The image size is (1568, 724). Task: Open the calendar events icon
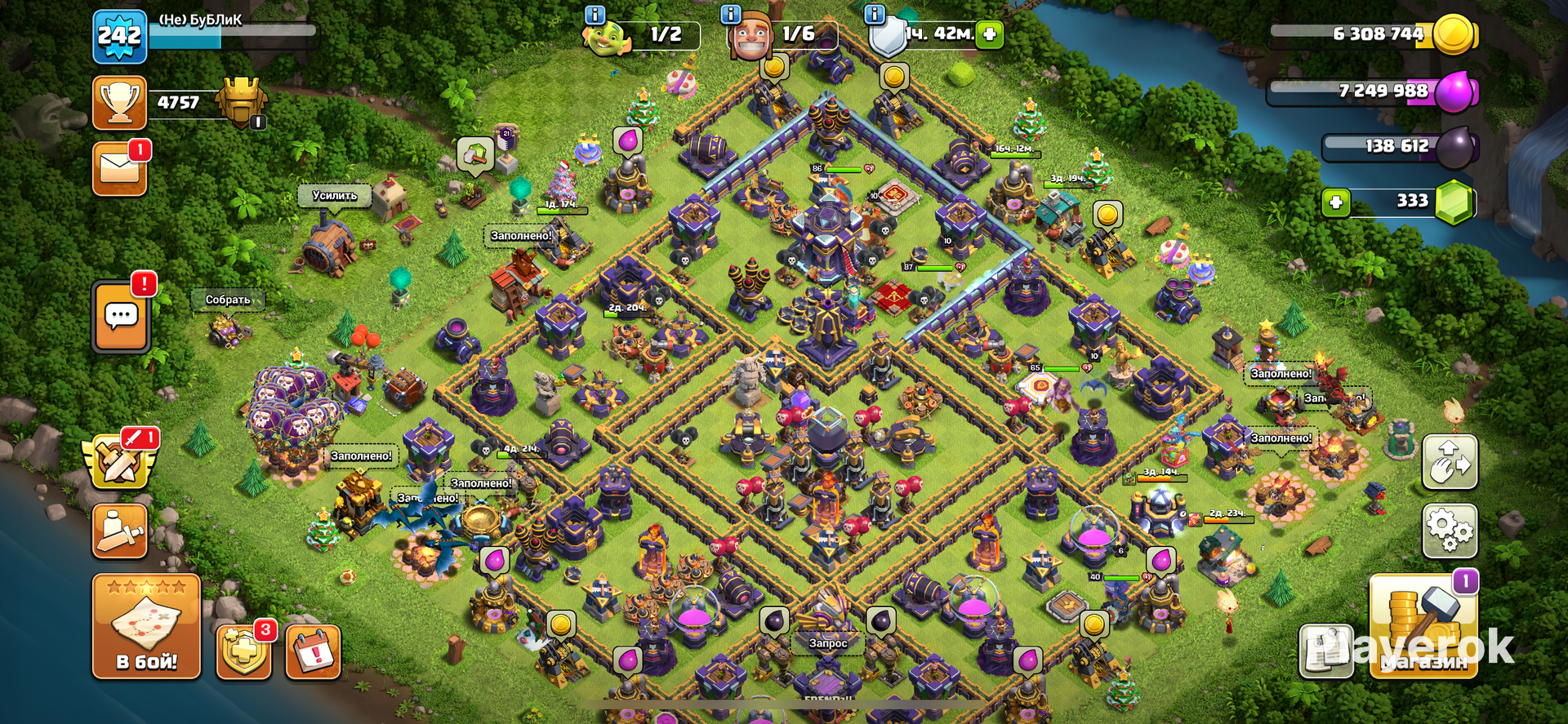coord(313,652)
